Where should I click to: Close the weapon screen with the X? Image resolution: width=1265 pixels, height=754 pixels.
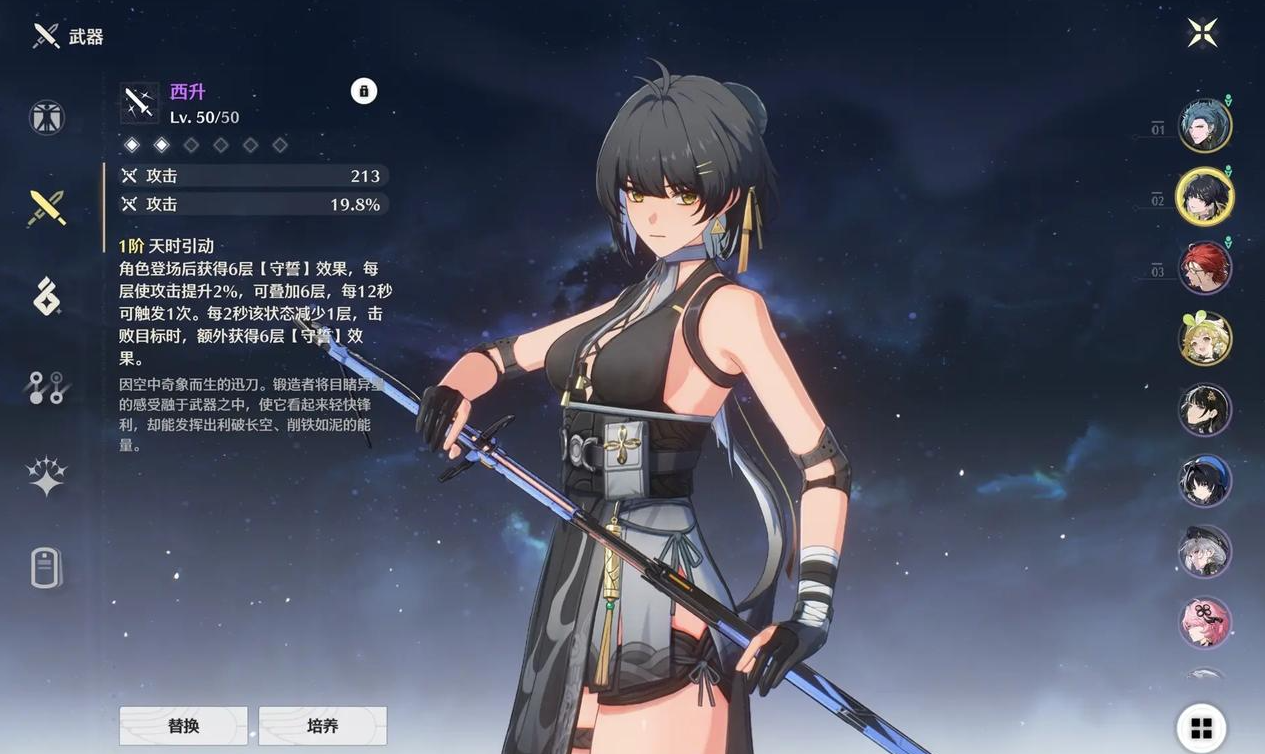click(1202, 33)
